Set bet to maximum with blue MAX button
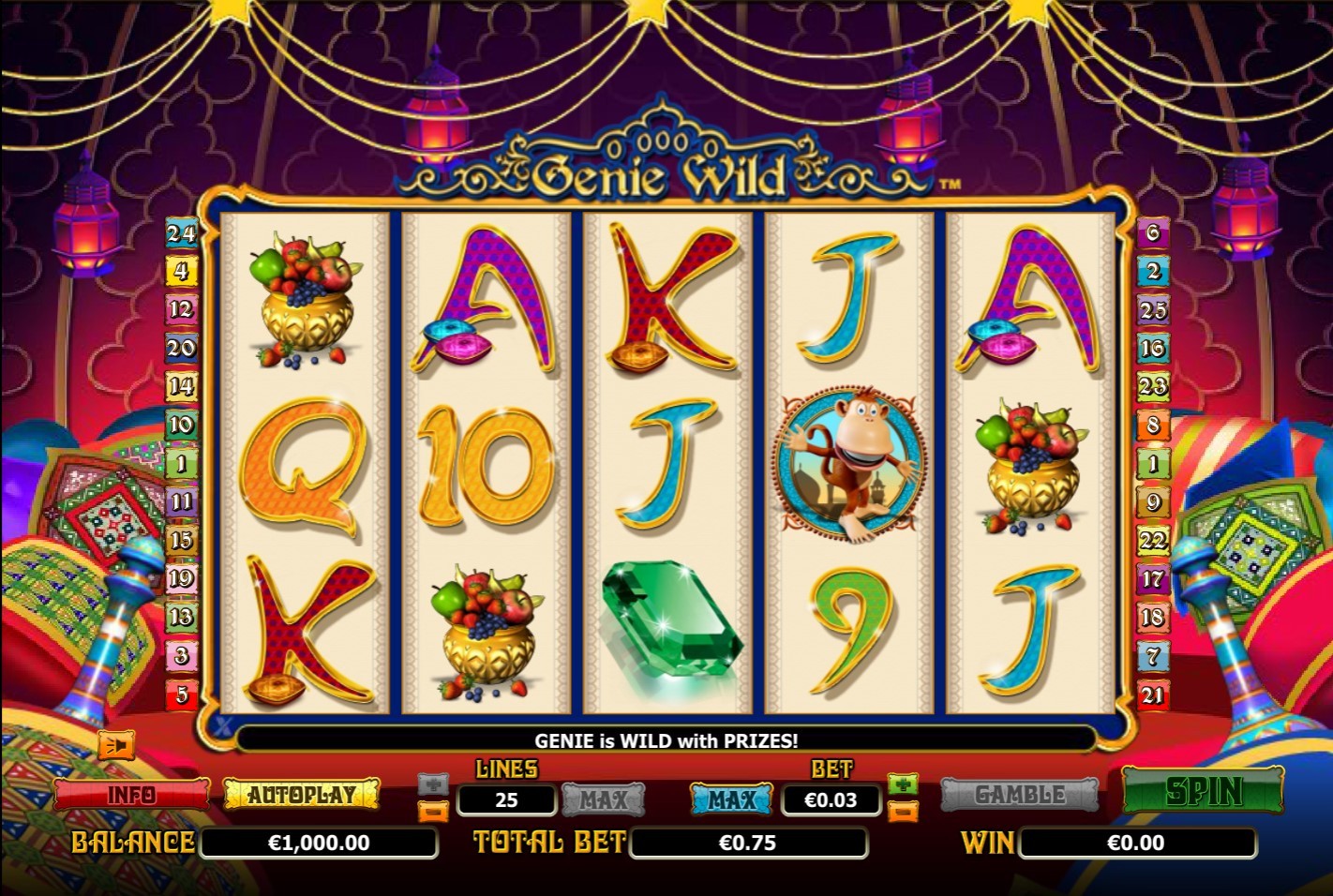This screenshot has height=896, width=1333. (731, 799)
